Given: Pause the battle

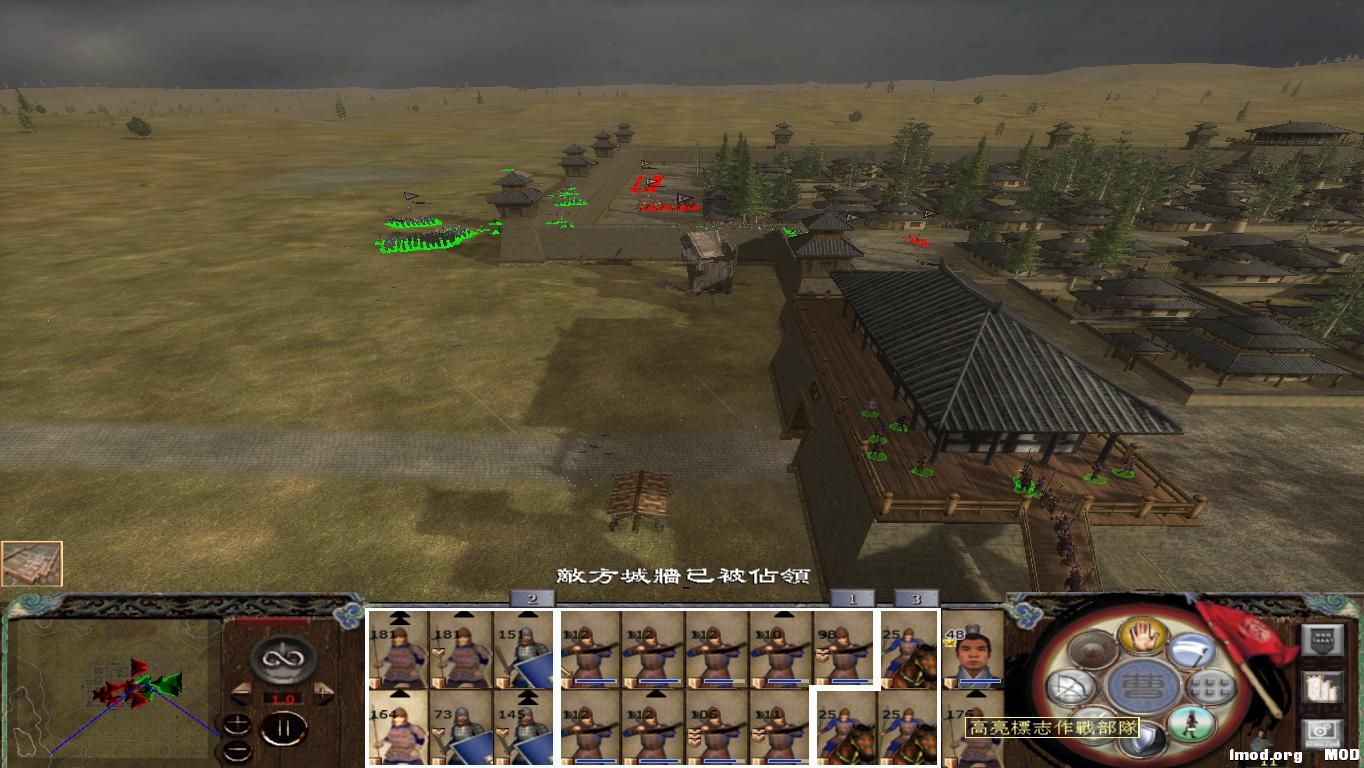Looking at the screenshot, I should coord(286,727).
